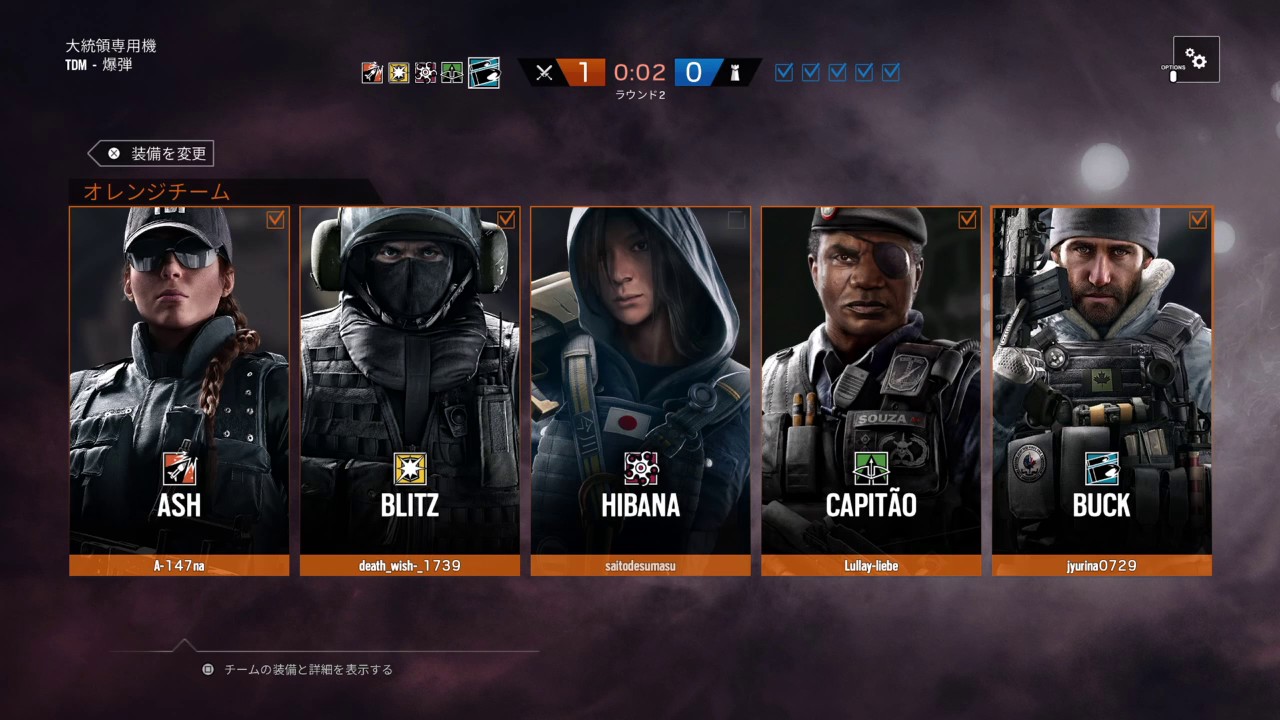Click player name Lullay-liebe
The width and height of the screenshot is (1280, 720).
point(871,566)
